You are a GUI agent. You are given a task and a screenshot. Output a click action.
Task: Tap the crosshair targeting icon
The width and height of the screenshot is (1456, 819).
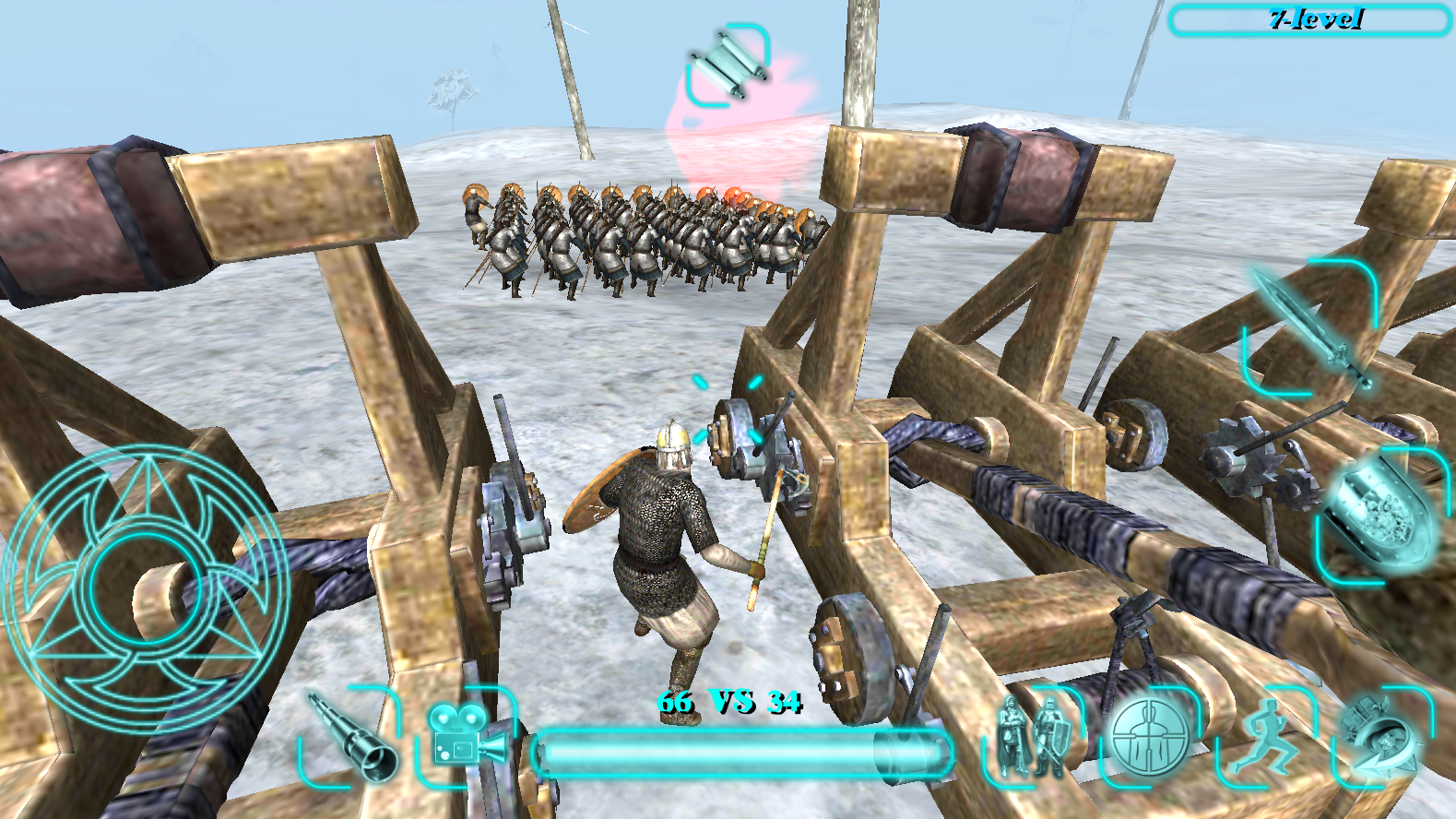tap(1149, 738)
